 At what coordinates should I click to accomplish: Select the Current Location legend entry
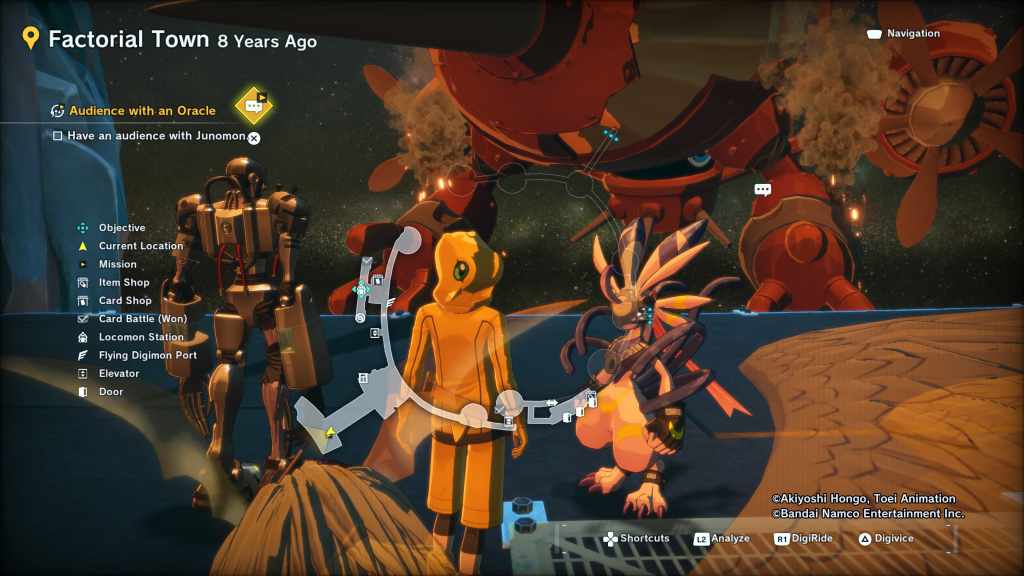coord(141,246)
